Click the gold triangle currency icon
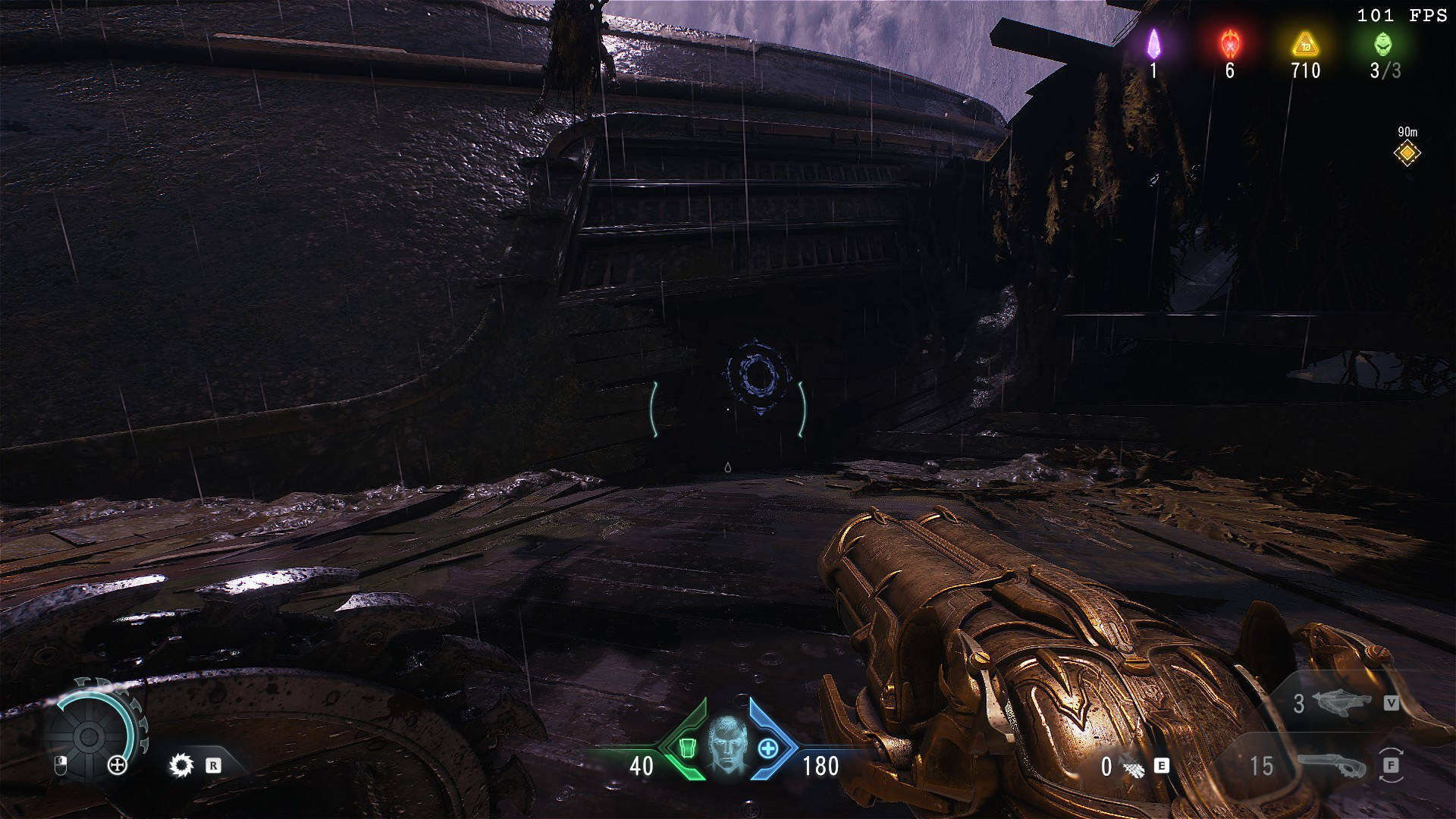The width and height of the screenshot is (1456, 819). [x=1305, y=44]
